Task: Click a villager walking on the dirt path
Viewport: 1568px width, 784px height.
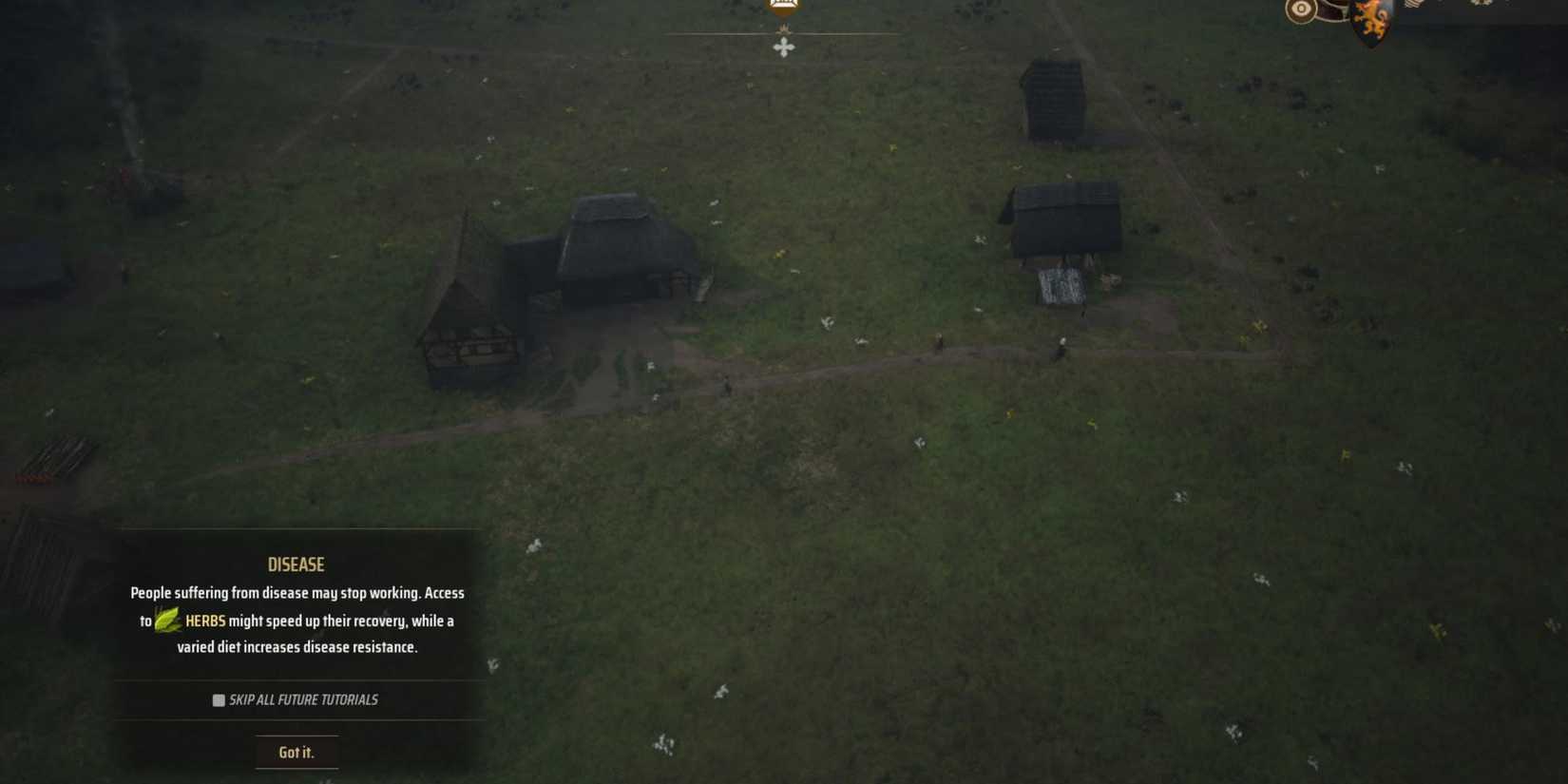Action: click(936, 342)
